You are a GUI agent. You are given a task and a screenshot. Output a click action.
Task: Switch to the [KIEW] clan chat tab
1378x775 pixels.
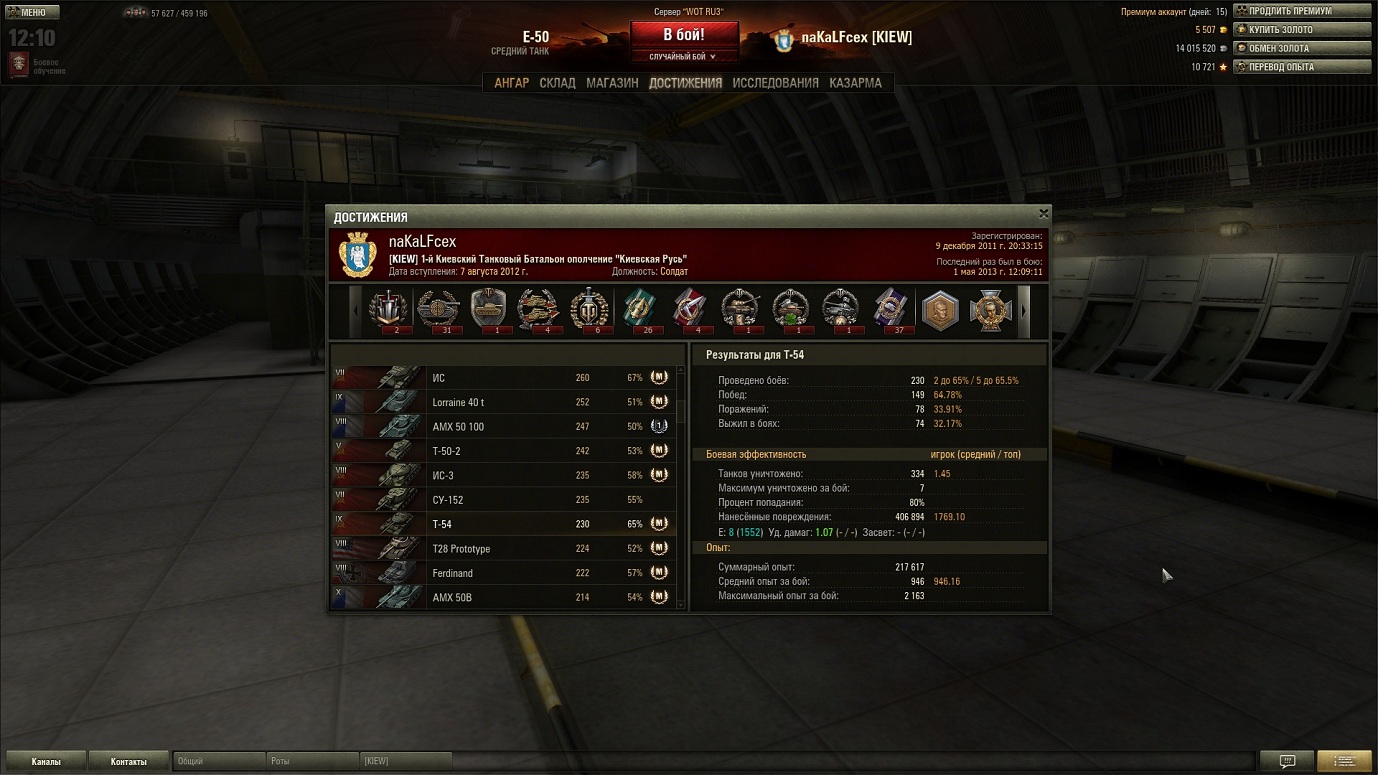pyautogui.click(x=405, y=762)
